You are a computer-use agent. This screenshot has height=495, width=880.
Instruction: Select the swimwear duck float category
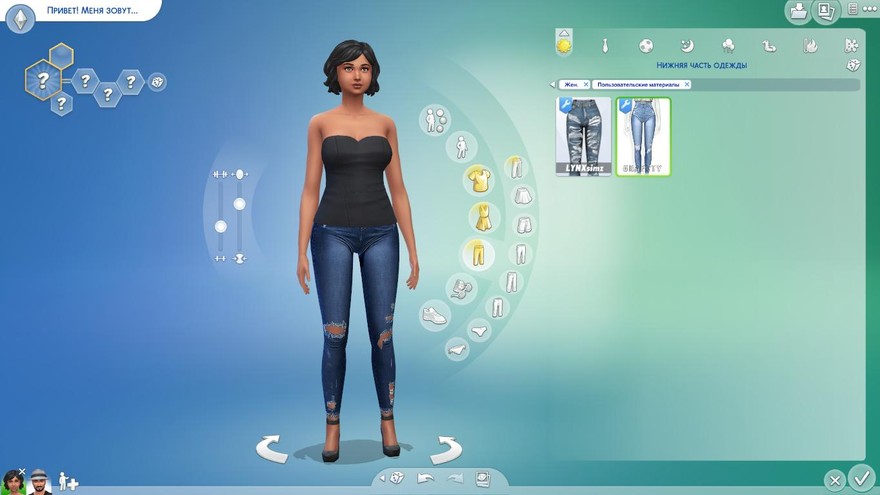tap(769, 45)
